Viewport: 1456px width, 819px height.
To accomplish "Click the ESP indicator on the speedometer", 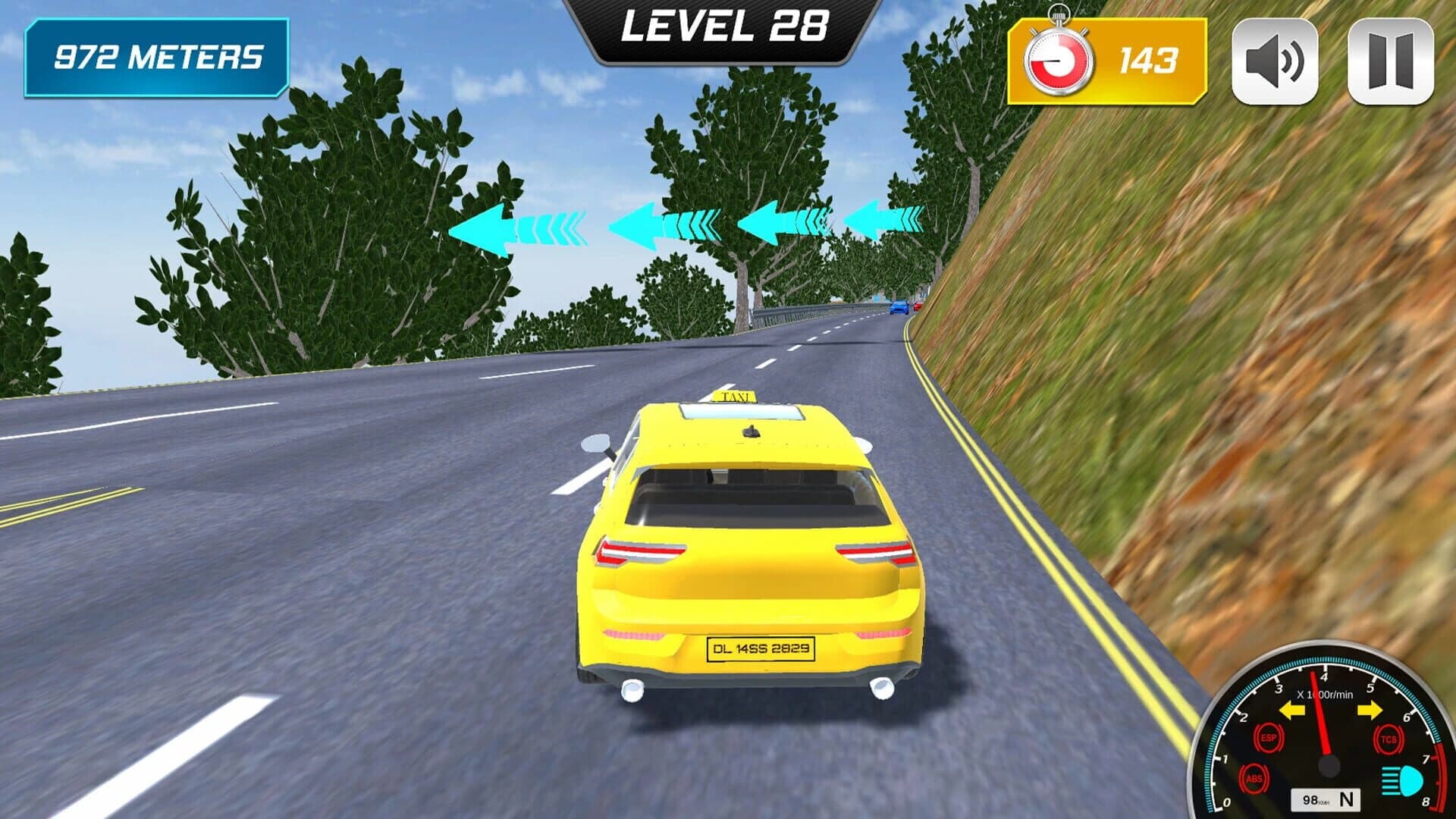I will [1270, 737].
